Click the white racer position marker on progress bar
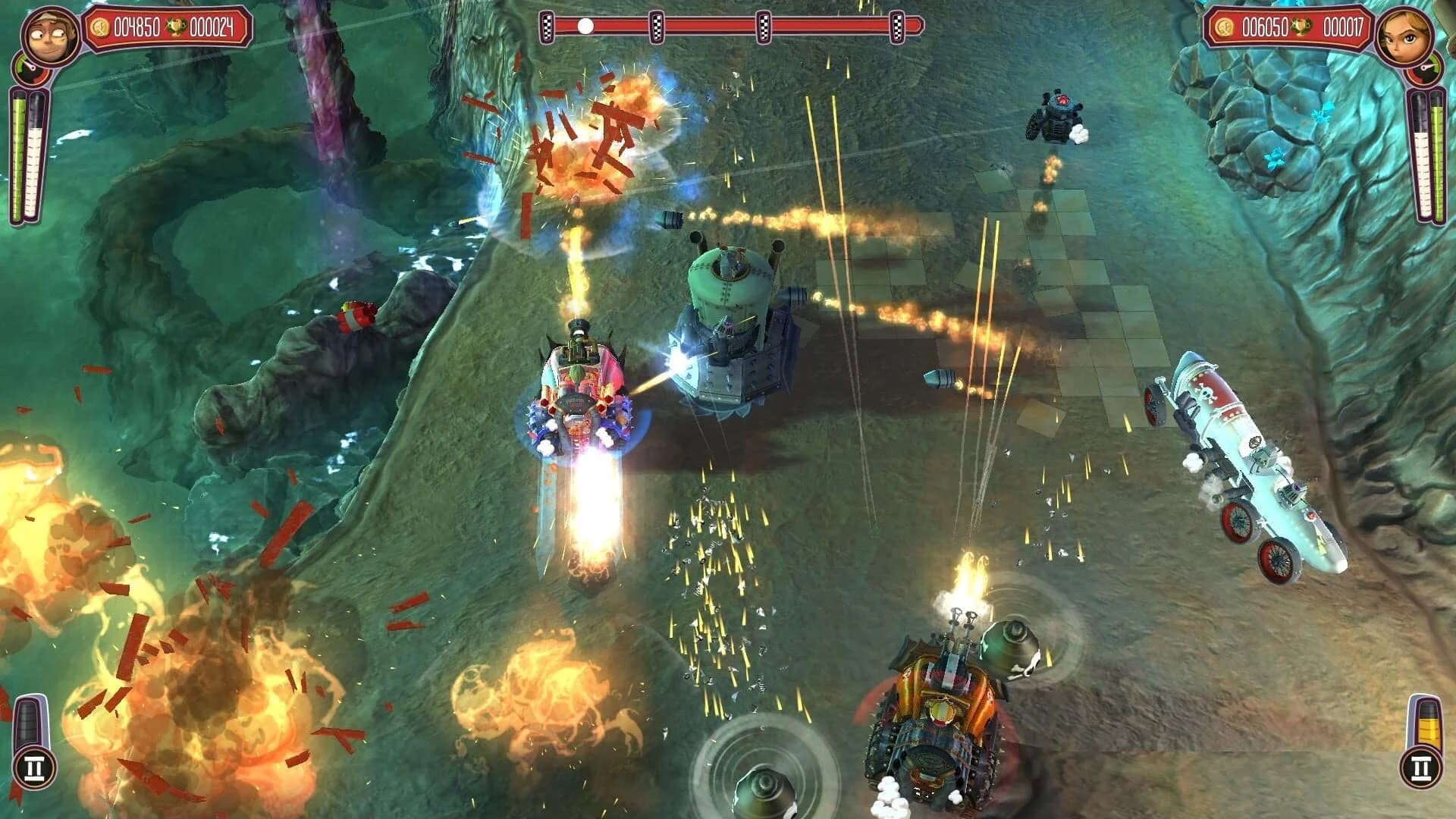Screen dimensions: 1456x819 [x=585, y=25]
